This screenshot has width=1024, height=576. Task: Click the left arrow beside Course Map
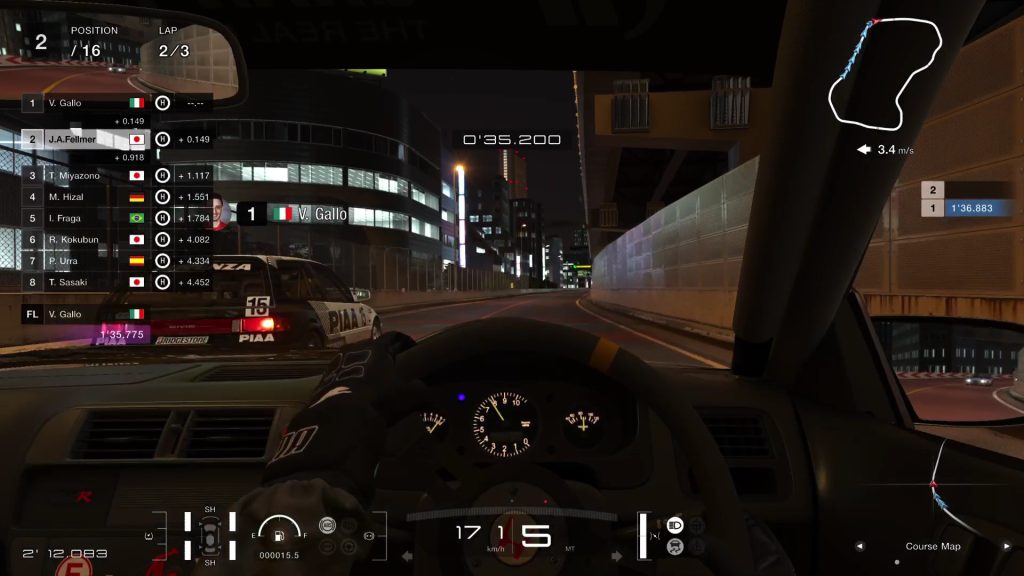click(x=859, y=547)
